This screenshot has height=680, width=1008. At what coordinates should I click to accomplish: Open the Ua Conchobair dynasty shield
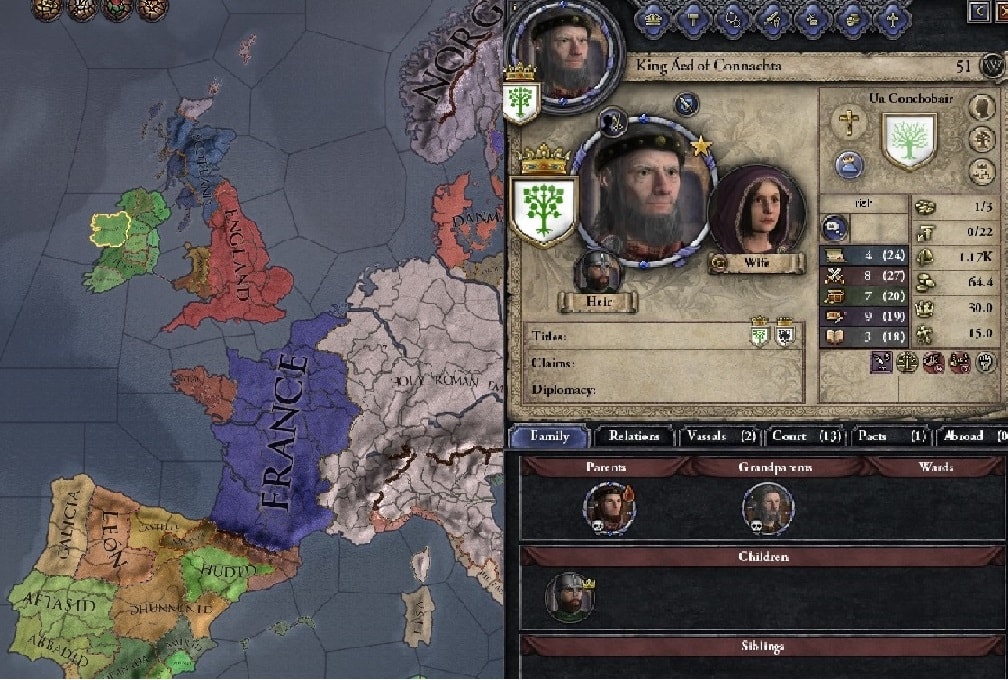(908, 139)
